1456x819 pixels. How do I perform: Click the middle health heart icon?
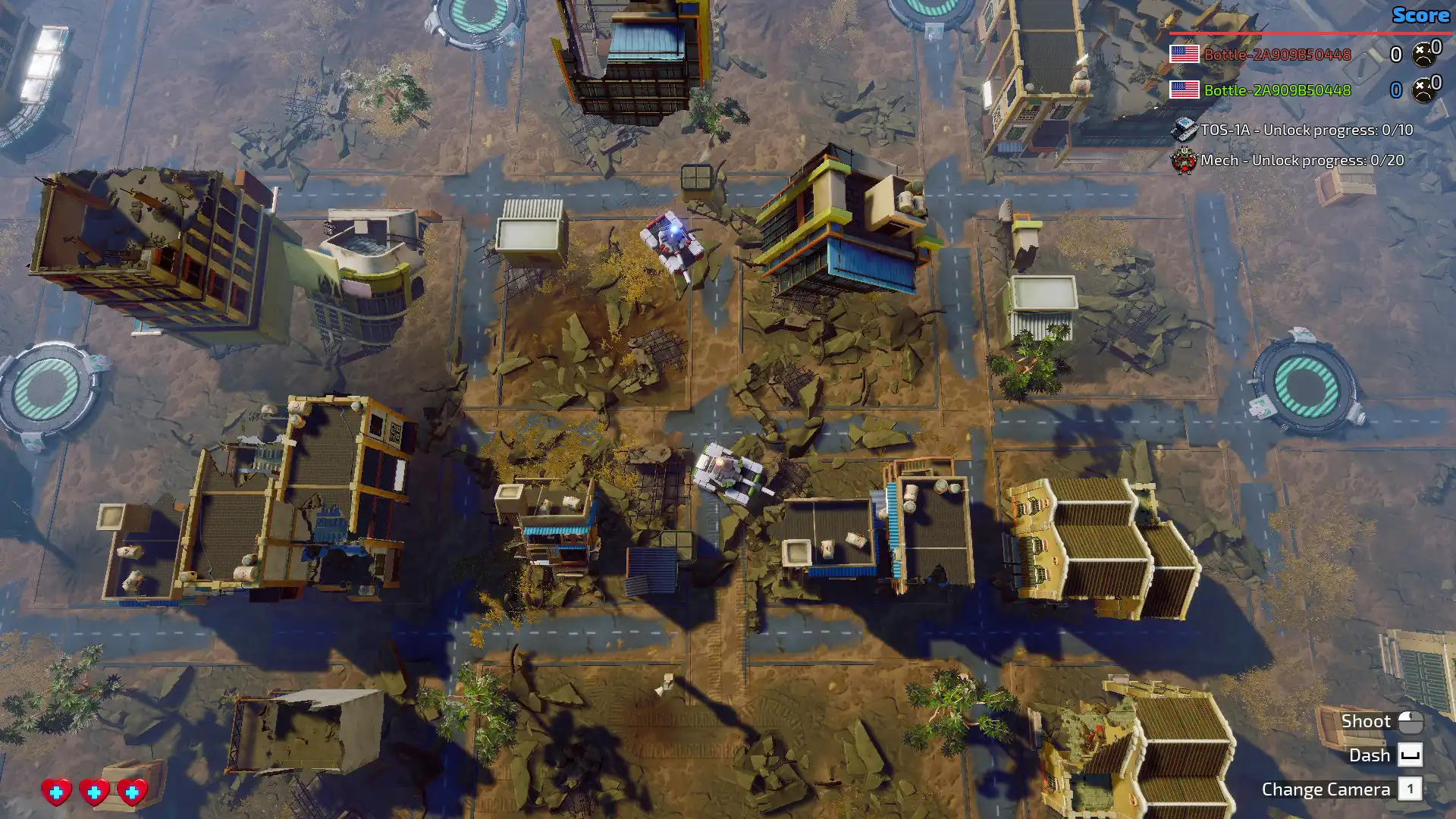94,791
